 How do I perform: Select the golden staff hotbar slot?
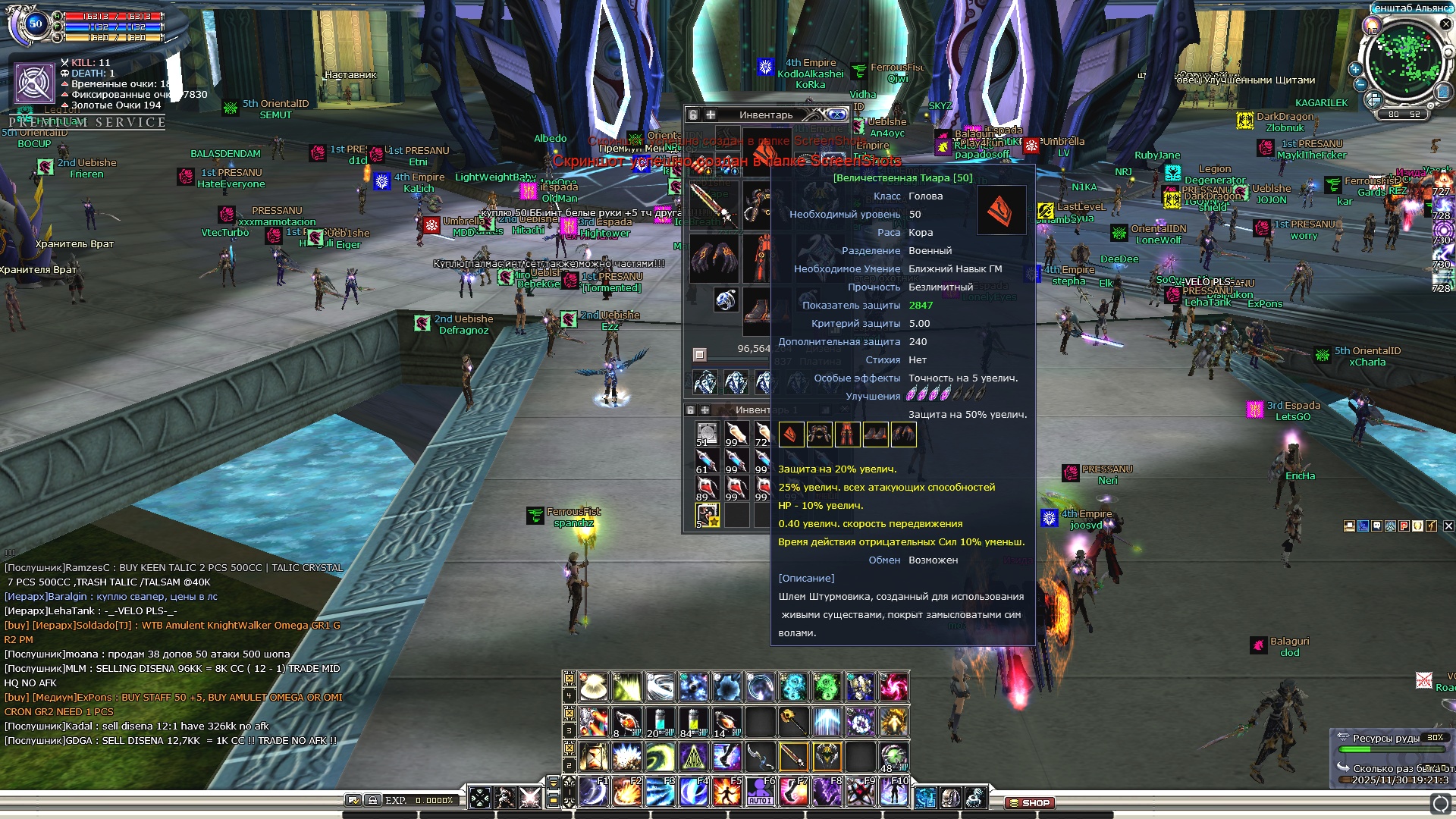click(x=792, y=721)
